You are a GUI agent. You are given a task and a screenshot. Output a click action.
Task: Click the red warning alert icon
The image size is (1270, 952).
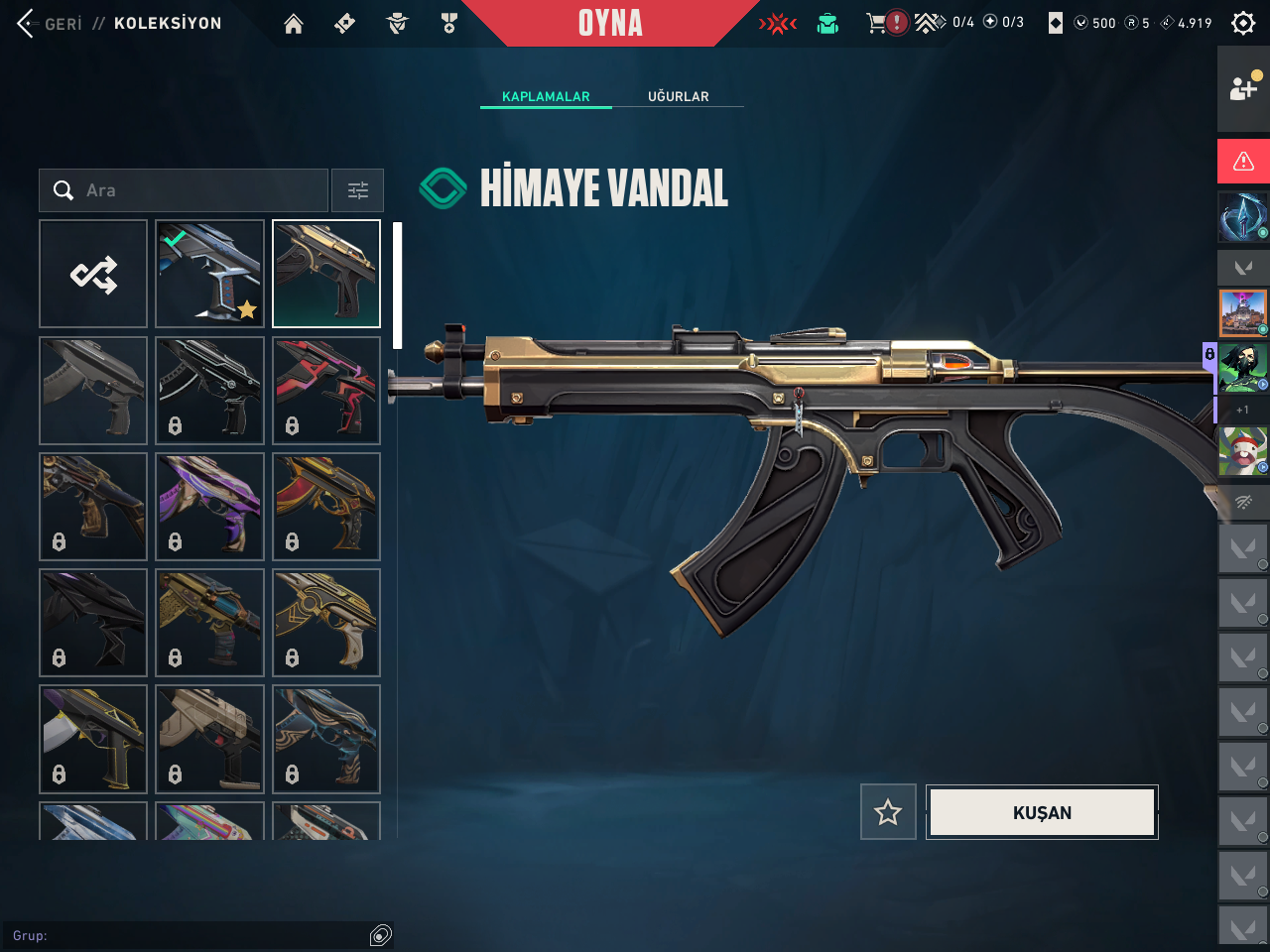click(1243, 161)
